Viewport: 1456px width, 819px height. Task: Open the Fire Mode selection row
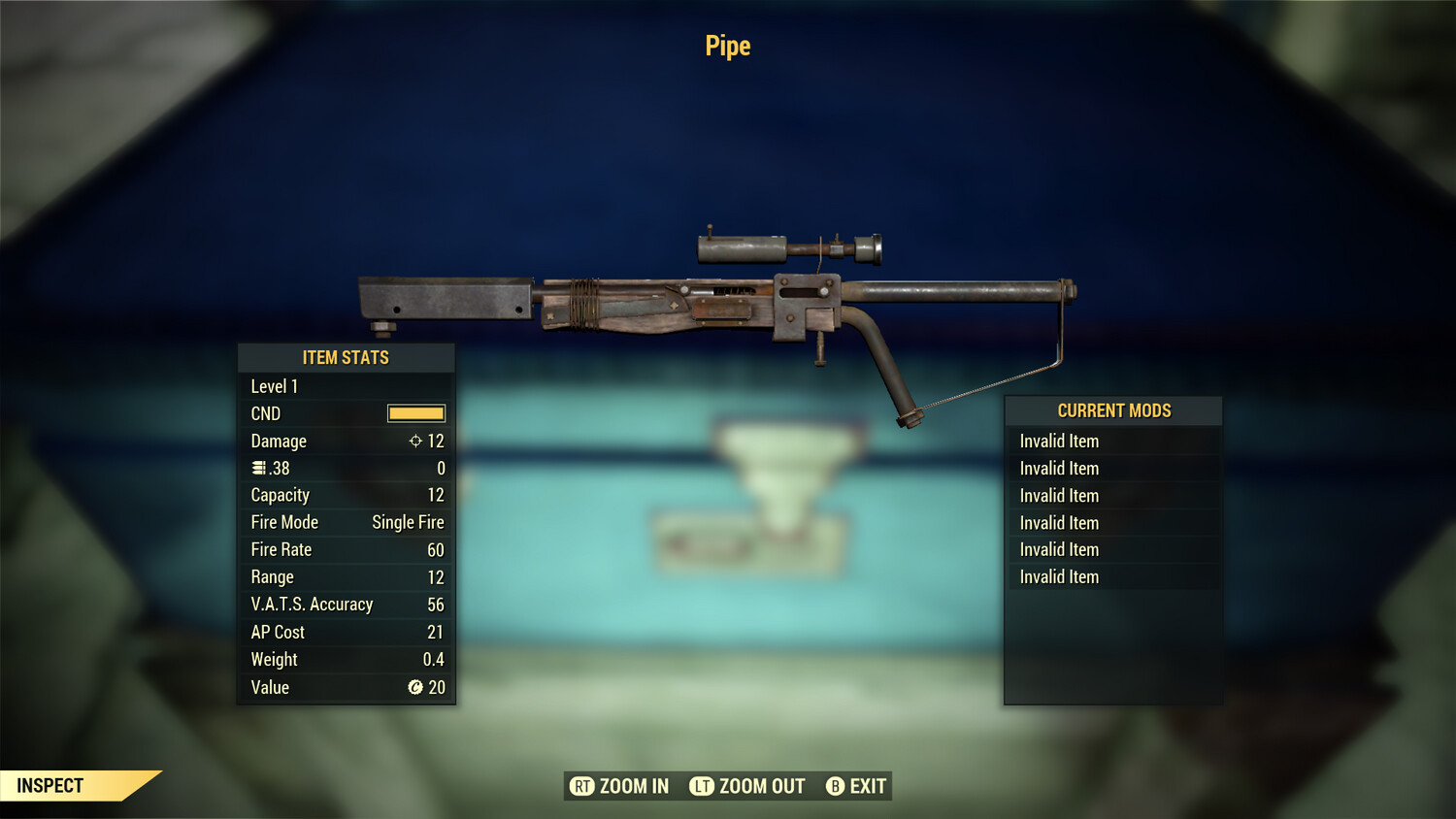coord(345,522)
